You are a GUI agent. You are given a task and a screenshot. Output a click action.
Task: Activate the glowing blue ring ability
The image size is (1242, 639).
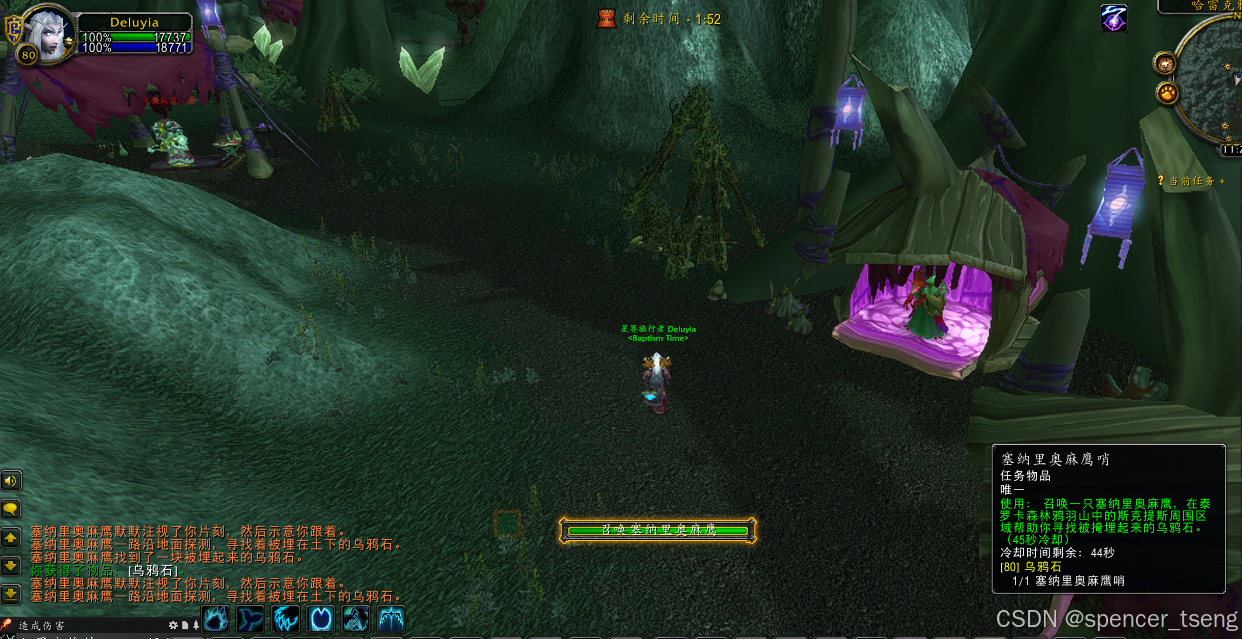[x=321, y=618]
